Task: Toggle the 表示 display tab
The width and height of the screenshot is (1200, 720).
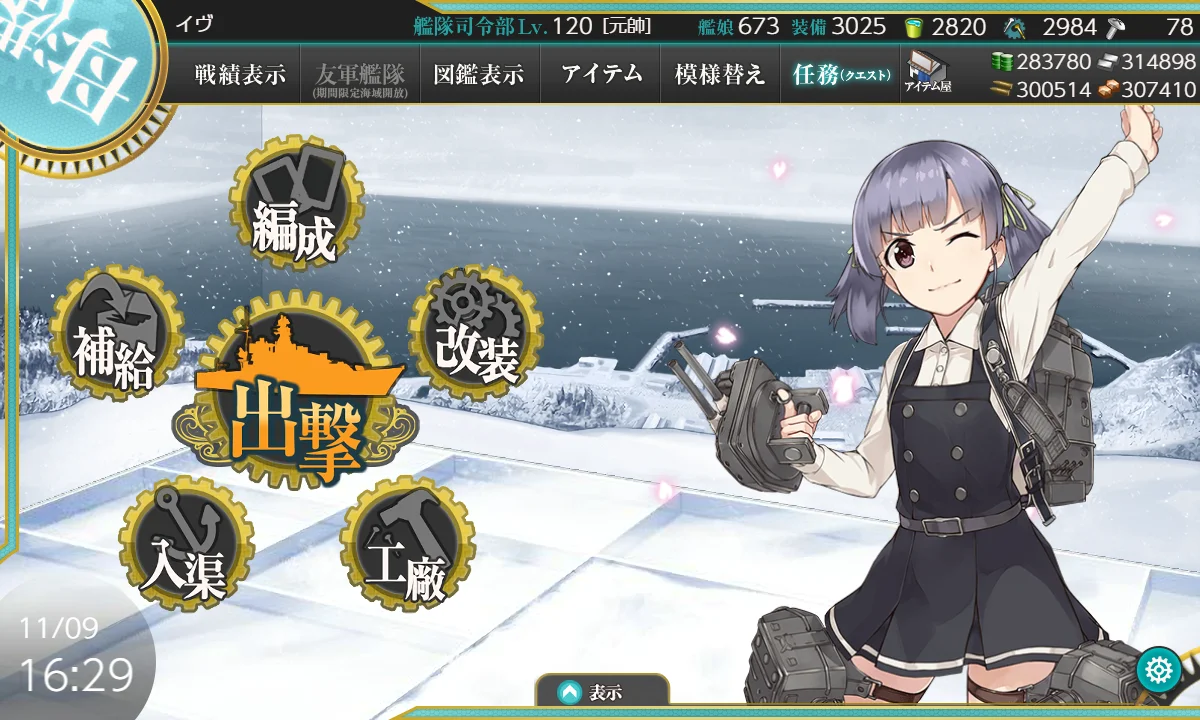Action: tap(601, 692)
